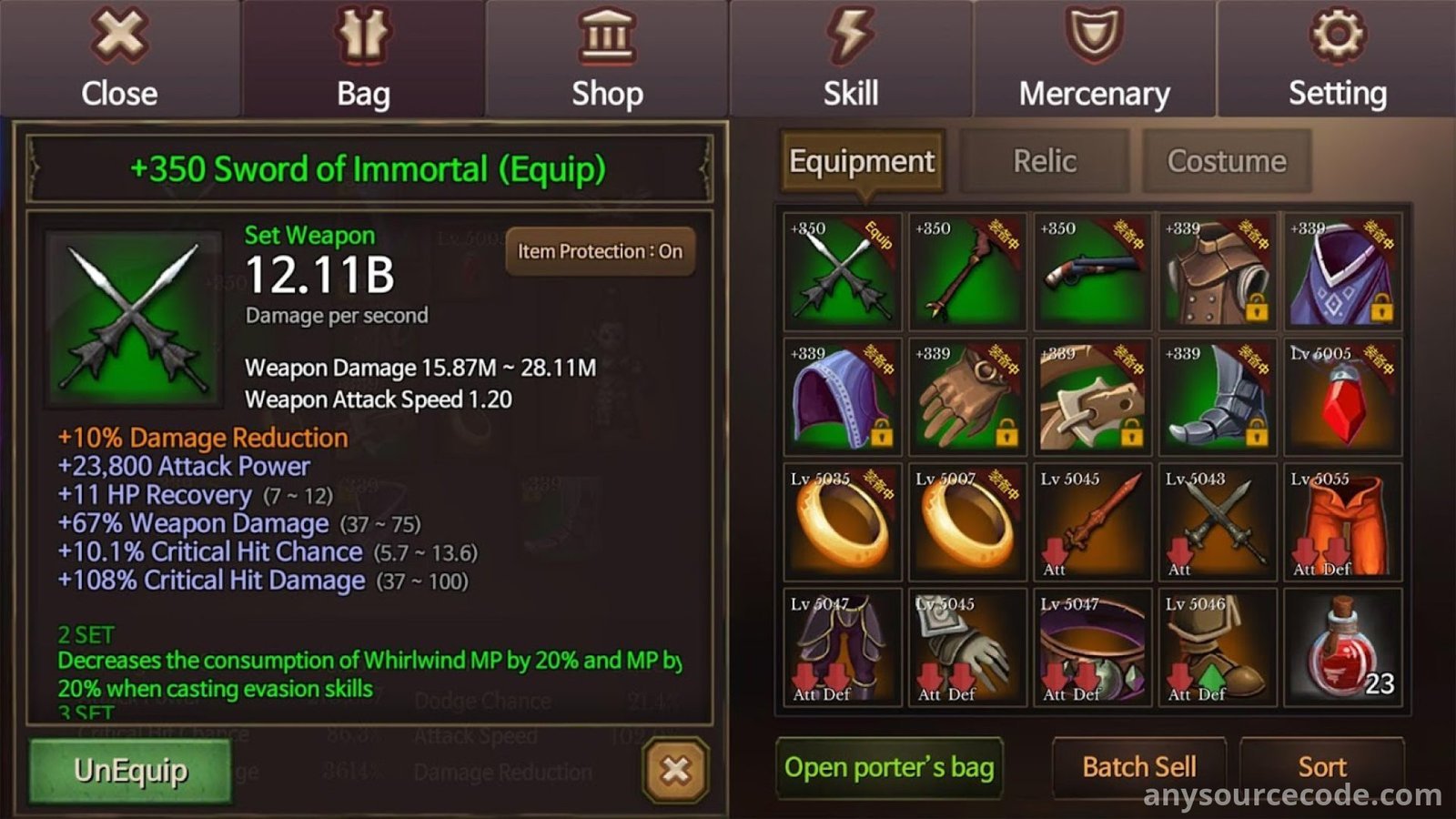Select the Lv 5043 crossed swords slot
1456x819 pixels.
(x=1218, y=522)
